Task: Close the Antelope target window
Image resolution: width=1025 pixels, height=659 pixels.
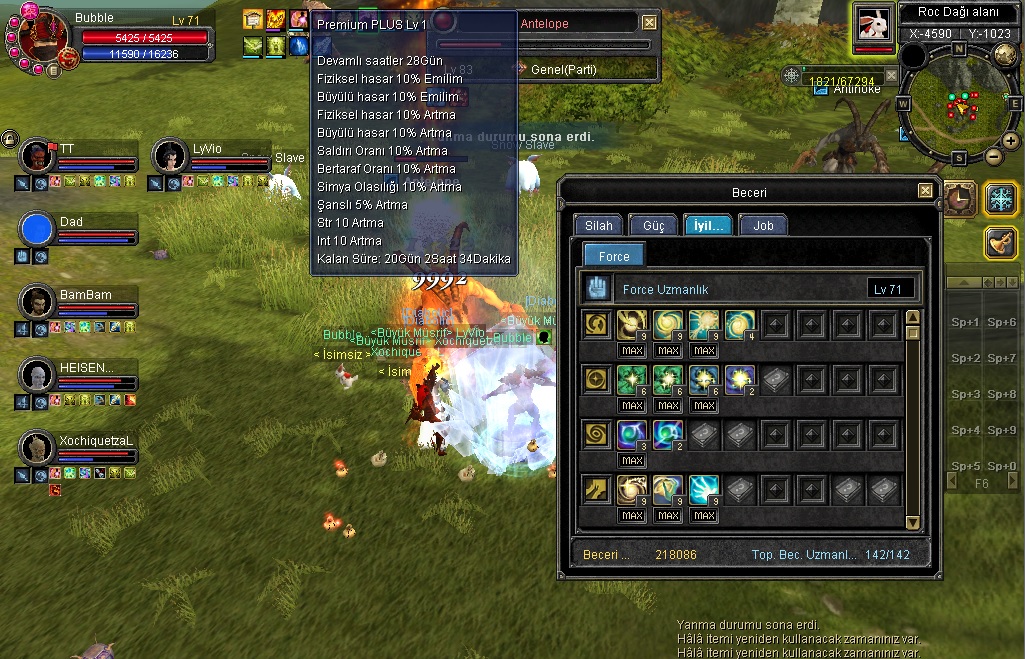Action: (x=650, y=22)
